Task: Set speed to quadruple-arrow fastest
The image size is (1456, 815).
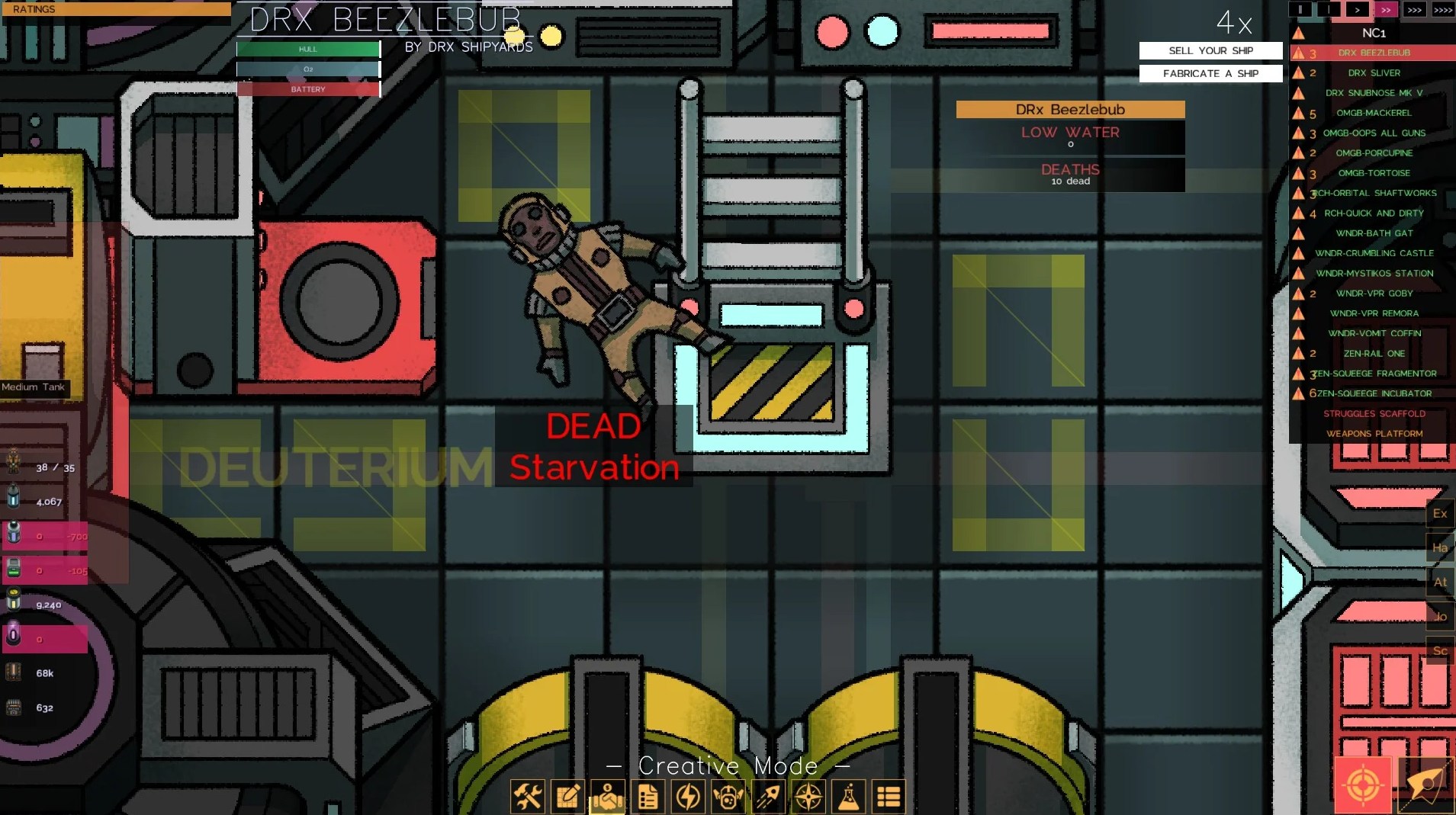Action: click(1442, 10)
